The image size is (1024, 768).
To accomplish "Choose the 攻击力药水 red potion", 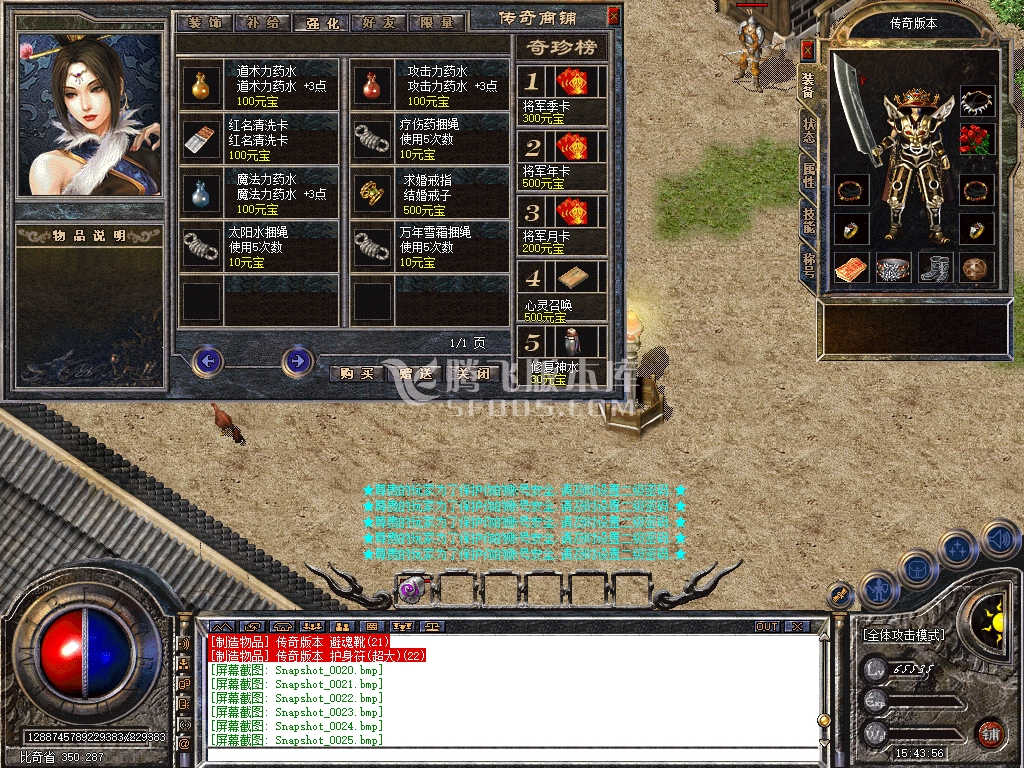I will click(x=373, y=86).
